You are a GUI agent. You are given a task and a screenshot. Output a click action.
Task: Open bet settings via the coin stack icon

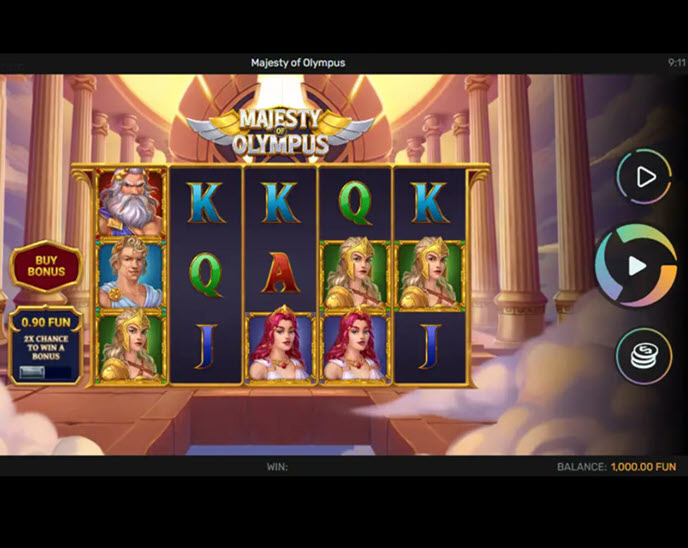(x=643, y=356)
